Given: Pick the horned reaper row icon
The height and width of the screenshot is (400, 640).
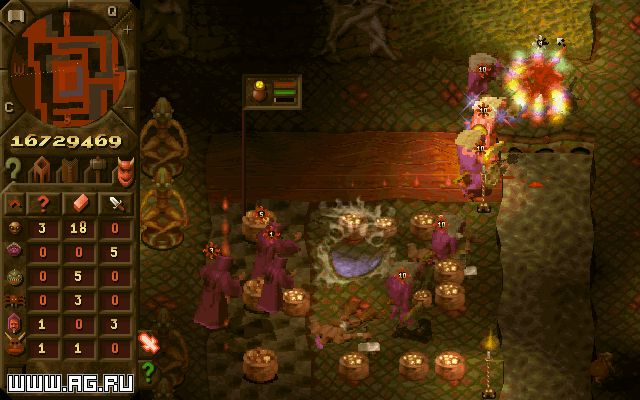Looking at the screenshot, I should pos(14,348).
